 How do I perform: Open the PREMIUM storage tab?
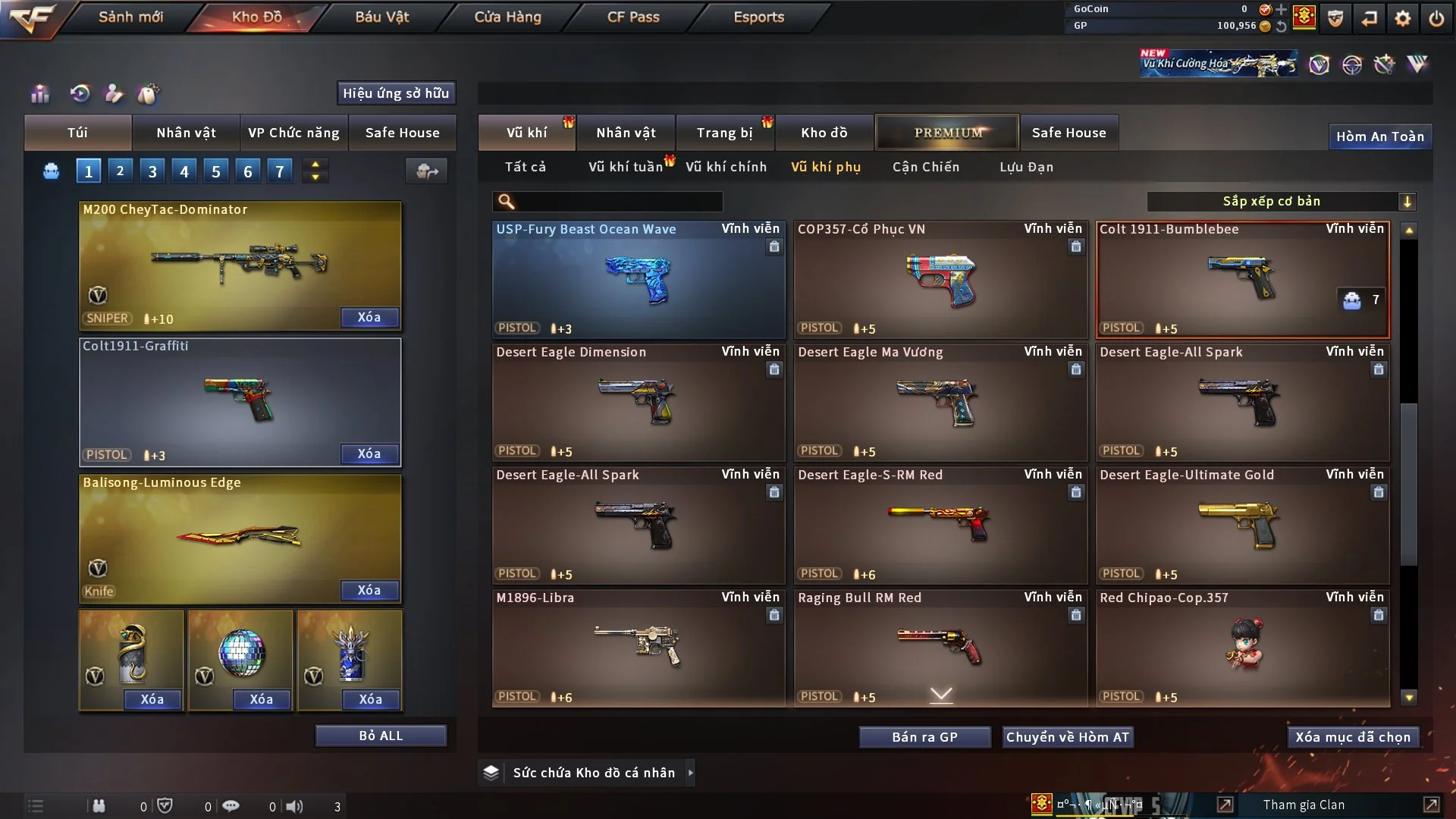point(947,133)
